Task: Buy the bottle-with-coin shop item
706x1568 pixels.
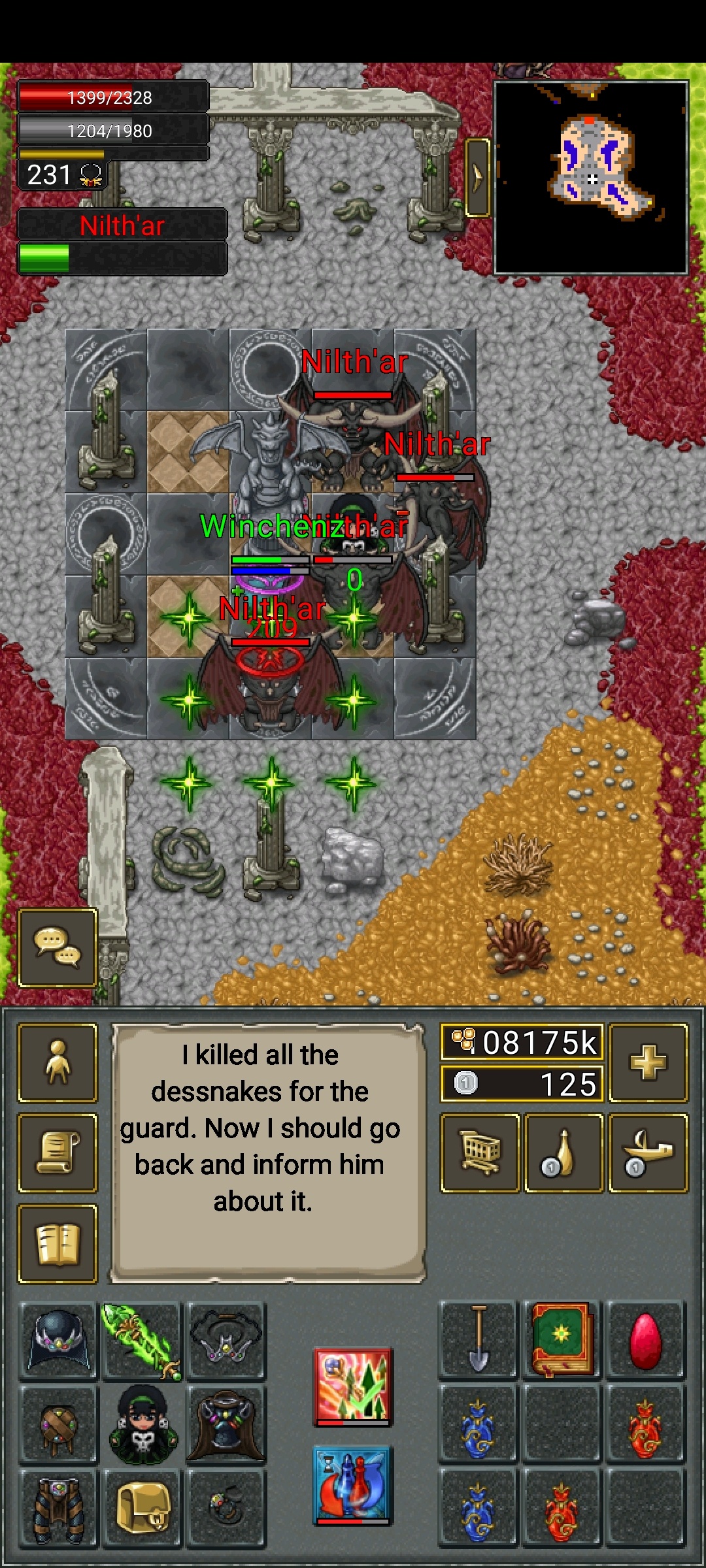Action: pyautogui.click(x=563, y=1152)
